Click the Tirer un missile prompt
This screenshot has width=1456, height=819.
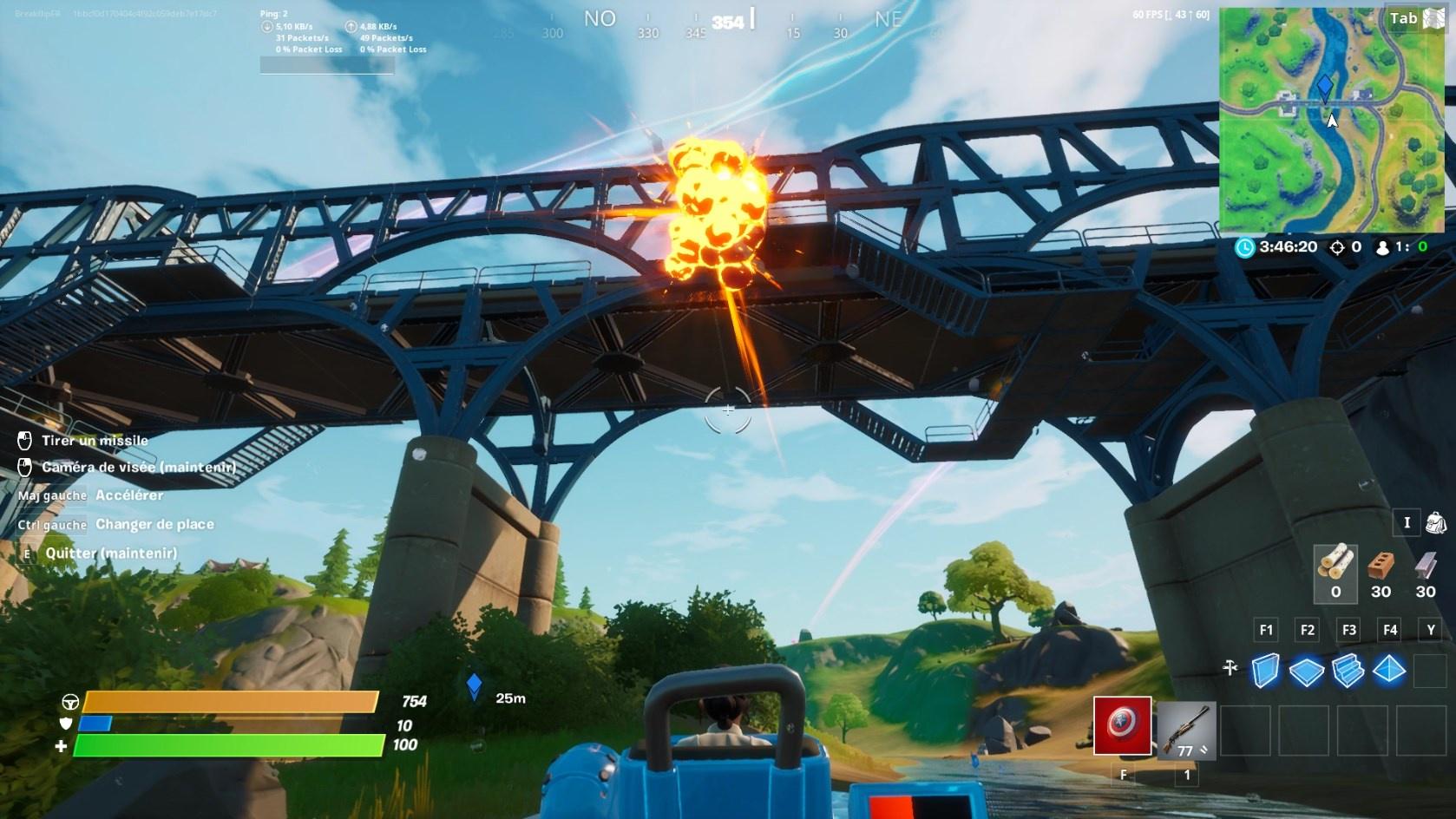(95, 440)
